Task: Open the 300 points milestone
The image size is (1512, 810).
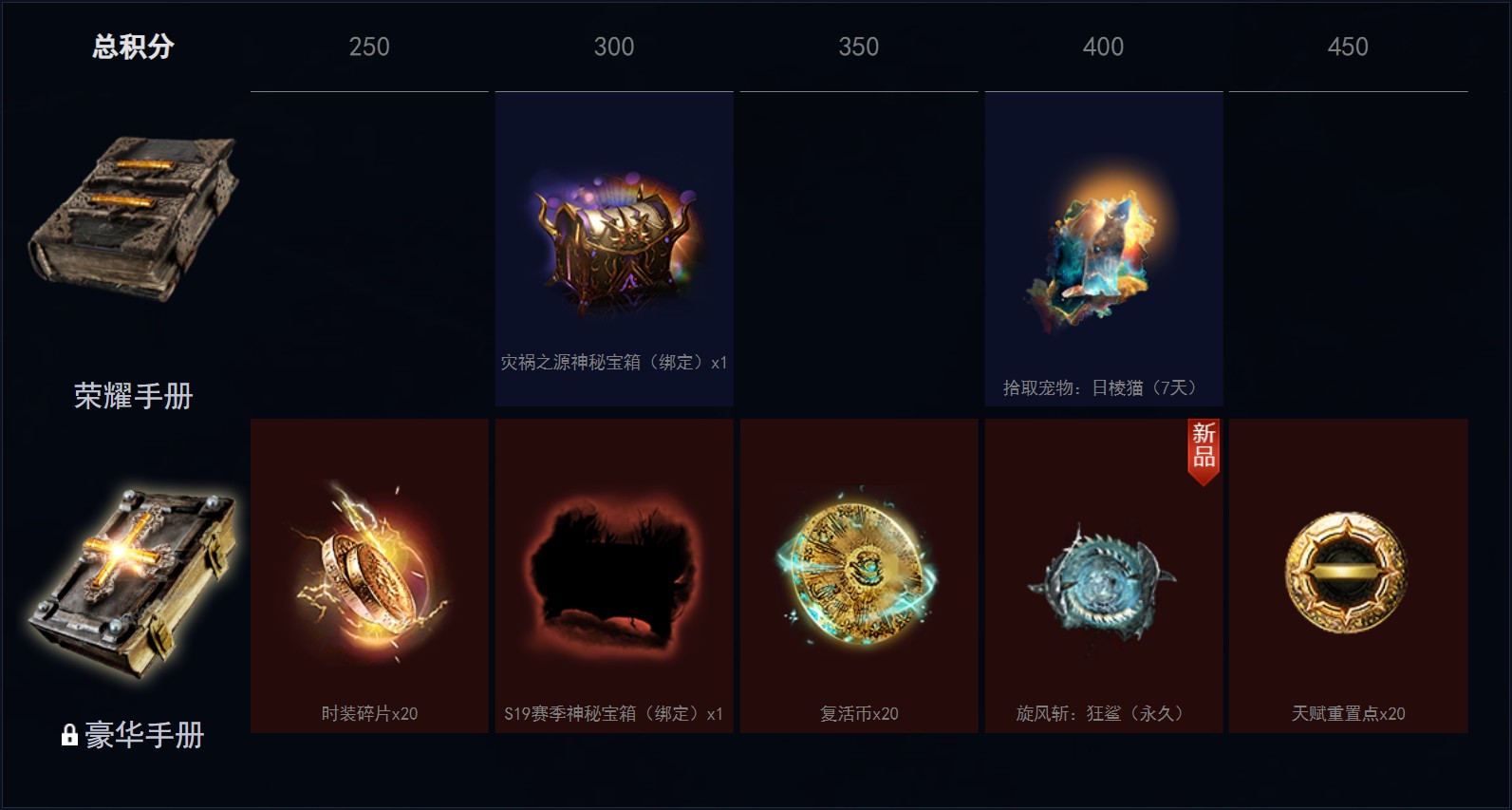Action: click(x=612, y=46)
